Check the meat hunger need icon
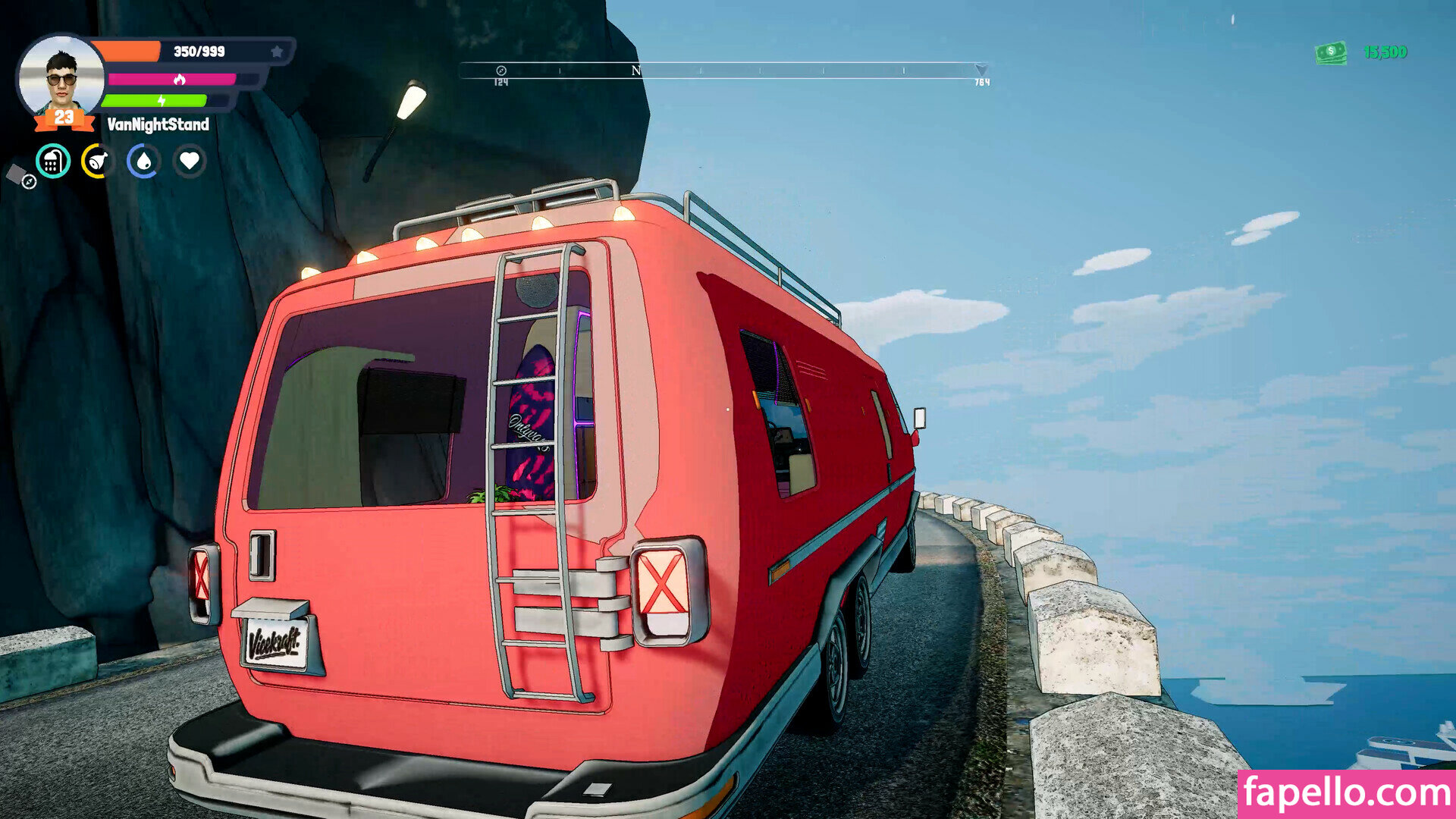Screen dimensions: 1456x819 pos(98,161)
